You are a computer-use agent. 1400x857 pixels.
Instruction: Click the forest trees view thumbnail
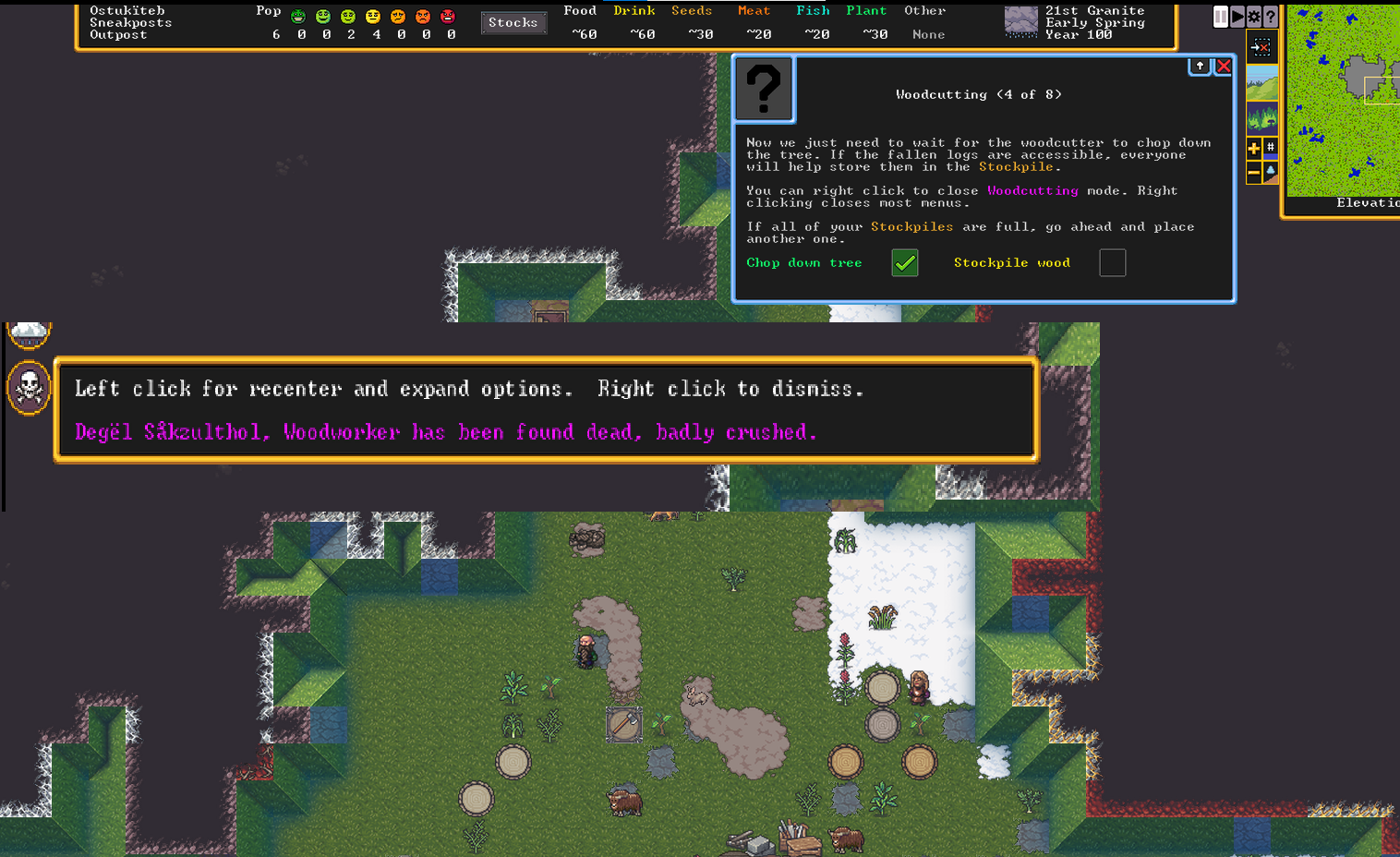click(1261, 117)
